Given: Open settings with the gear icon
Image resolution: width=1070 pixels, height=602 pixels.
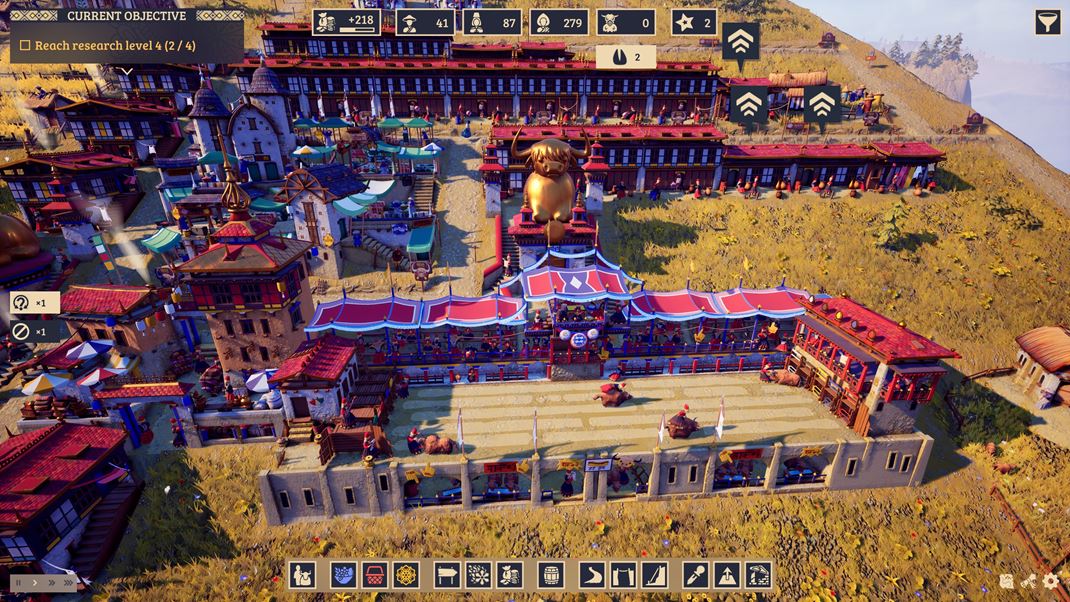Looking at the screenshot, I should point(1050,581).
